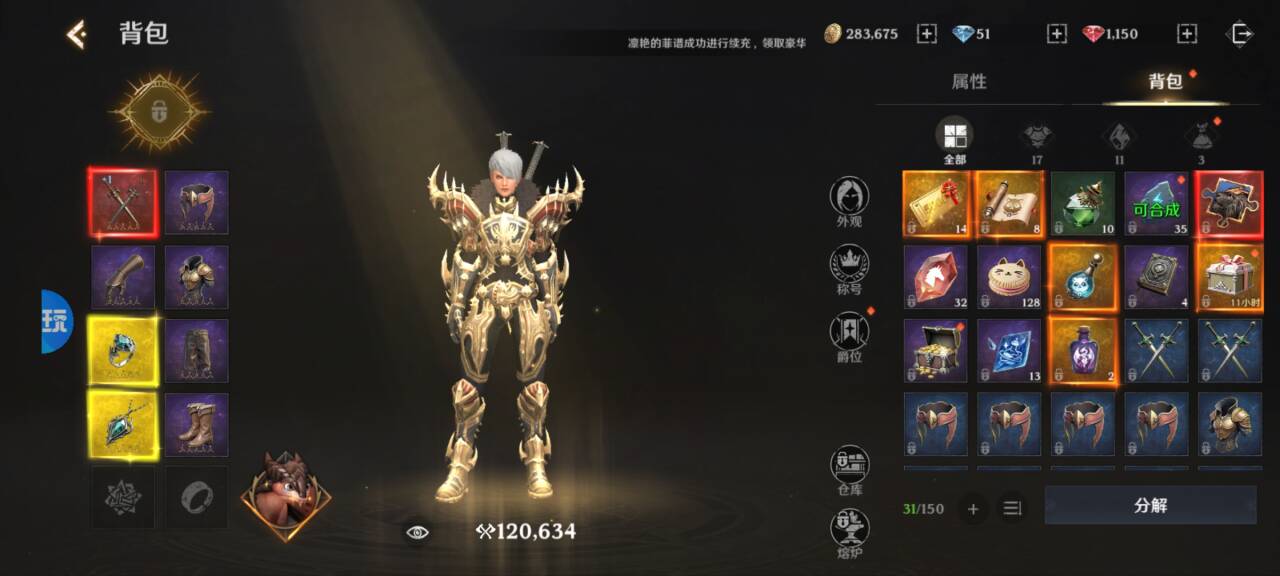Click the exit icon in top-right corner
The height and width of the screenshot is (576, 1280).
pos(1240,34)
